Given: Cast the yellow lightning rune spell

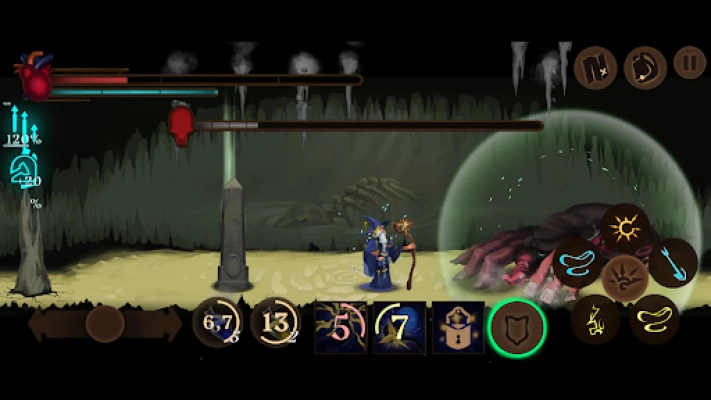Looking at the screenshot, I should click(596, 320).
